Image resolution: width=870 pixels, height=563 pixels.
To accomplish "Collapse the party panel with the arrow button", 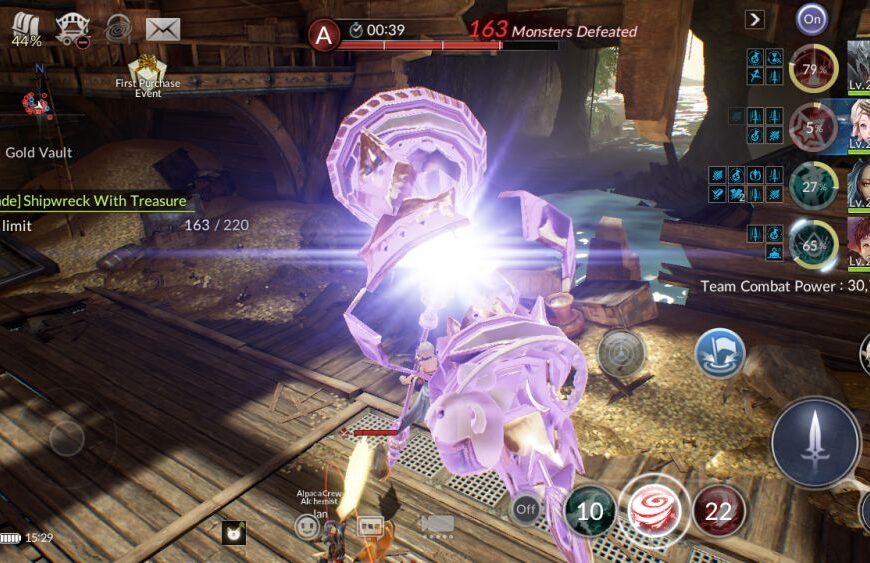I will tap(755, 19).
